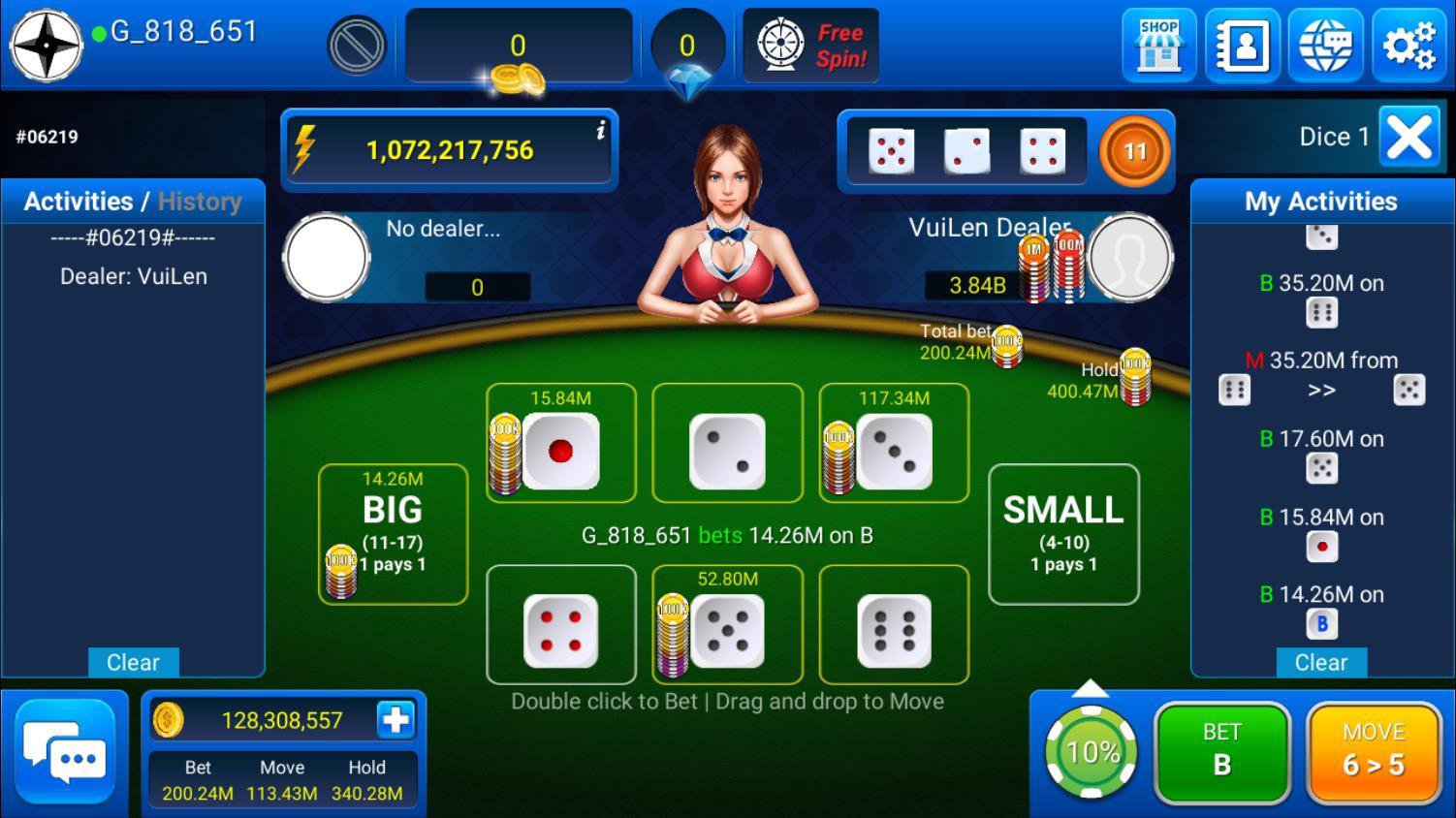Select the two-pip dice tile

coord(727,451)
